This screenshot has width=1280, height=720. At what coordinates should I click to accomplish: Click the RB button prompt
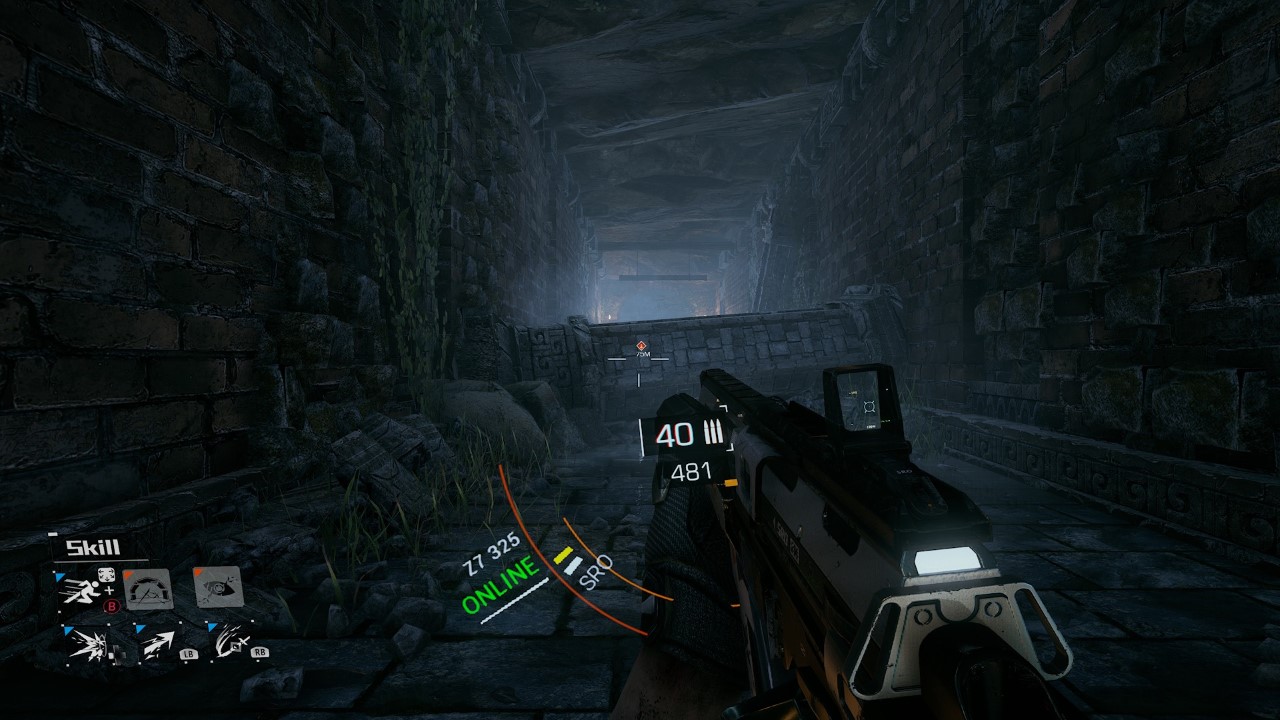tap(260, 654)
